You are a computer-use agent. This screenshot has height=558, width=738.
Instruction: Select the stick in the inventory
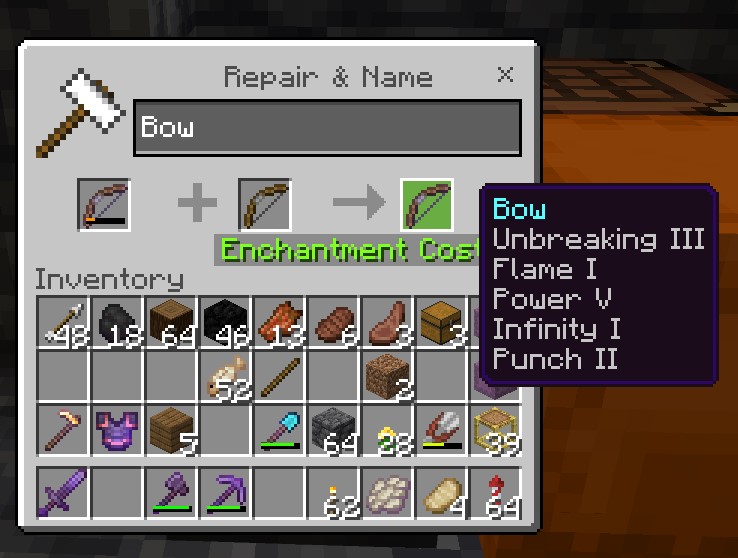point(279,377)
